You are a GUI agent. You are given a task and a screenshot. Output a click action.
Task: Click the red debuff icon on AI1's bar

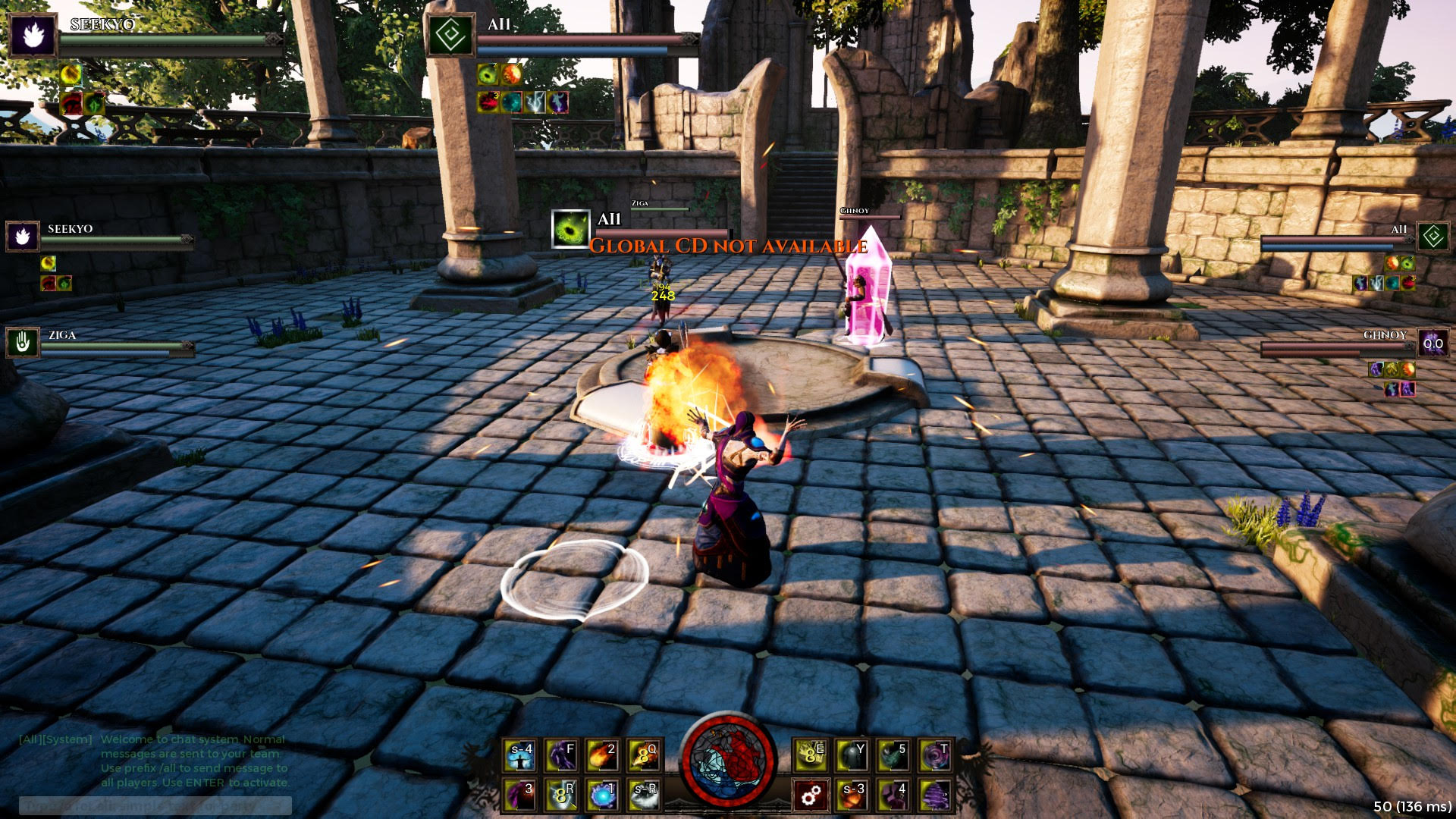[489, 102]
